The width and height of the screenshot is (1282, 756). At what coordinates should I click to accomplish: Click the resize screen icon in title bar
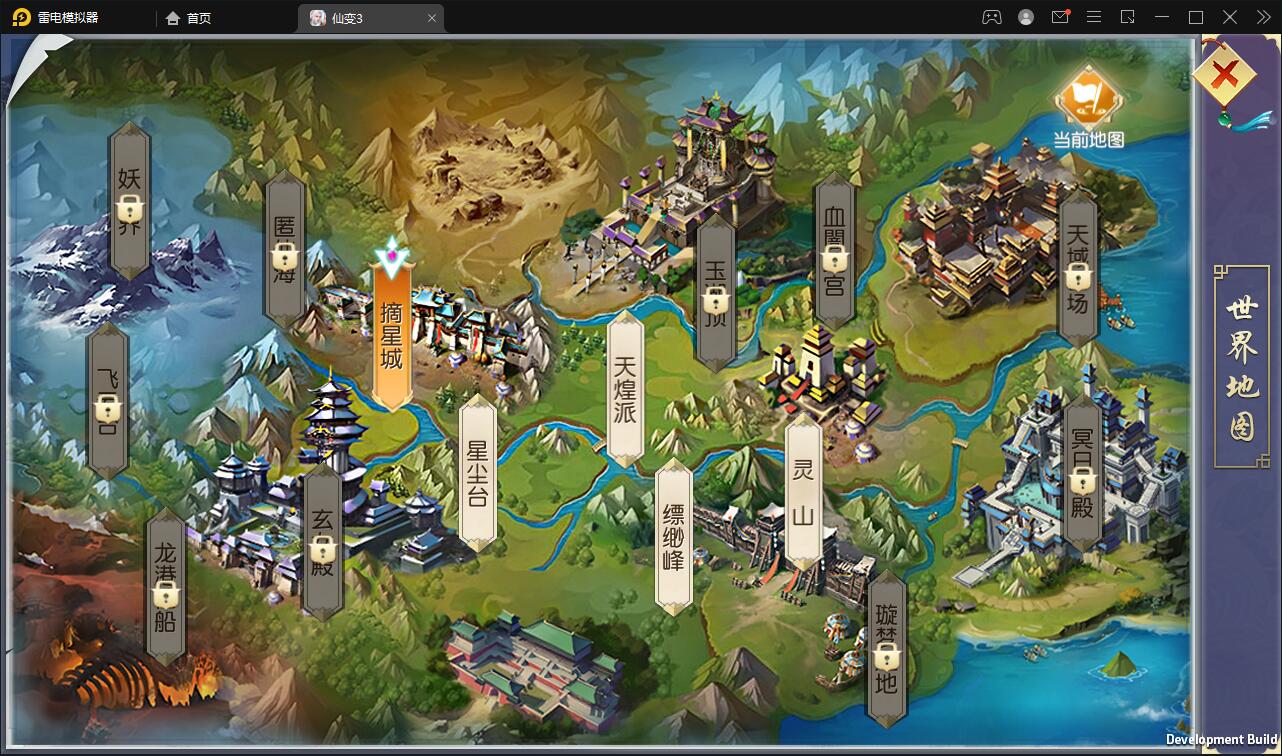coord(1128,17)
